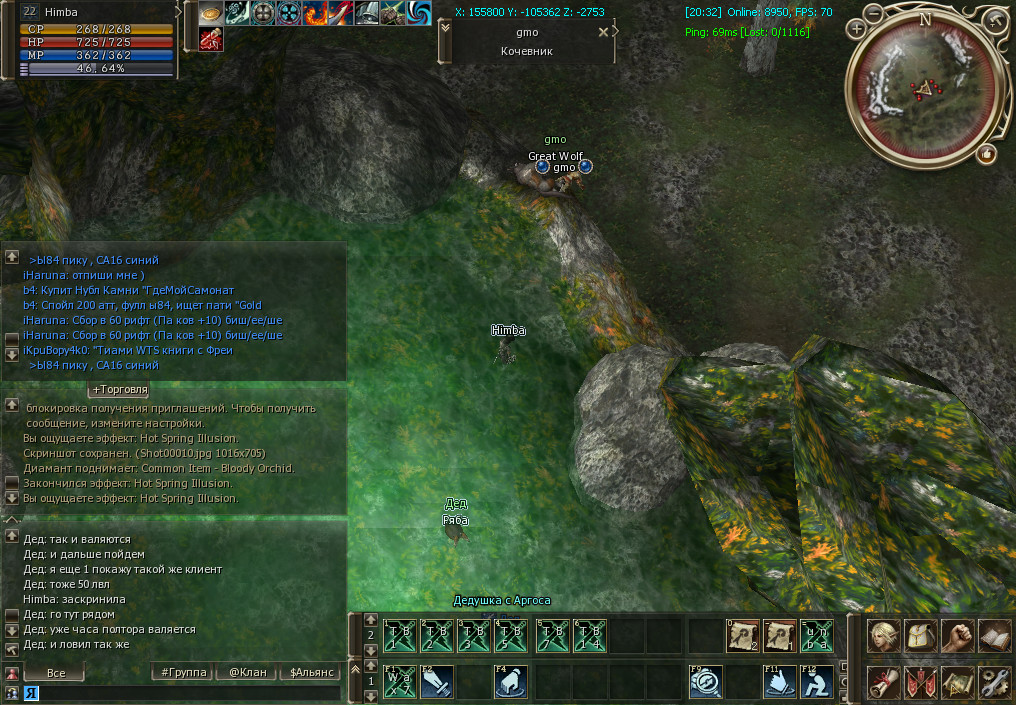Open the inventory backpack icon
1016x705 pixels.
tap(919, 635)
